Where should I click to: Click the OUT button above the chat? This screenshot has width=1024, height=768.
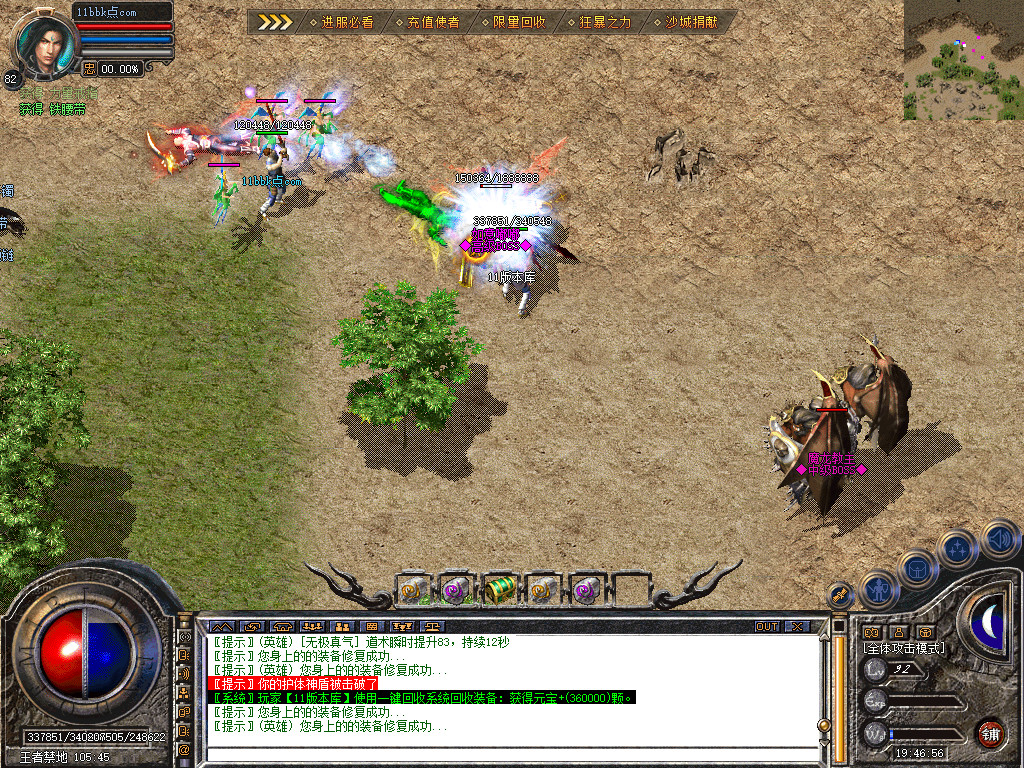click(766, 626)
